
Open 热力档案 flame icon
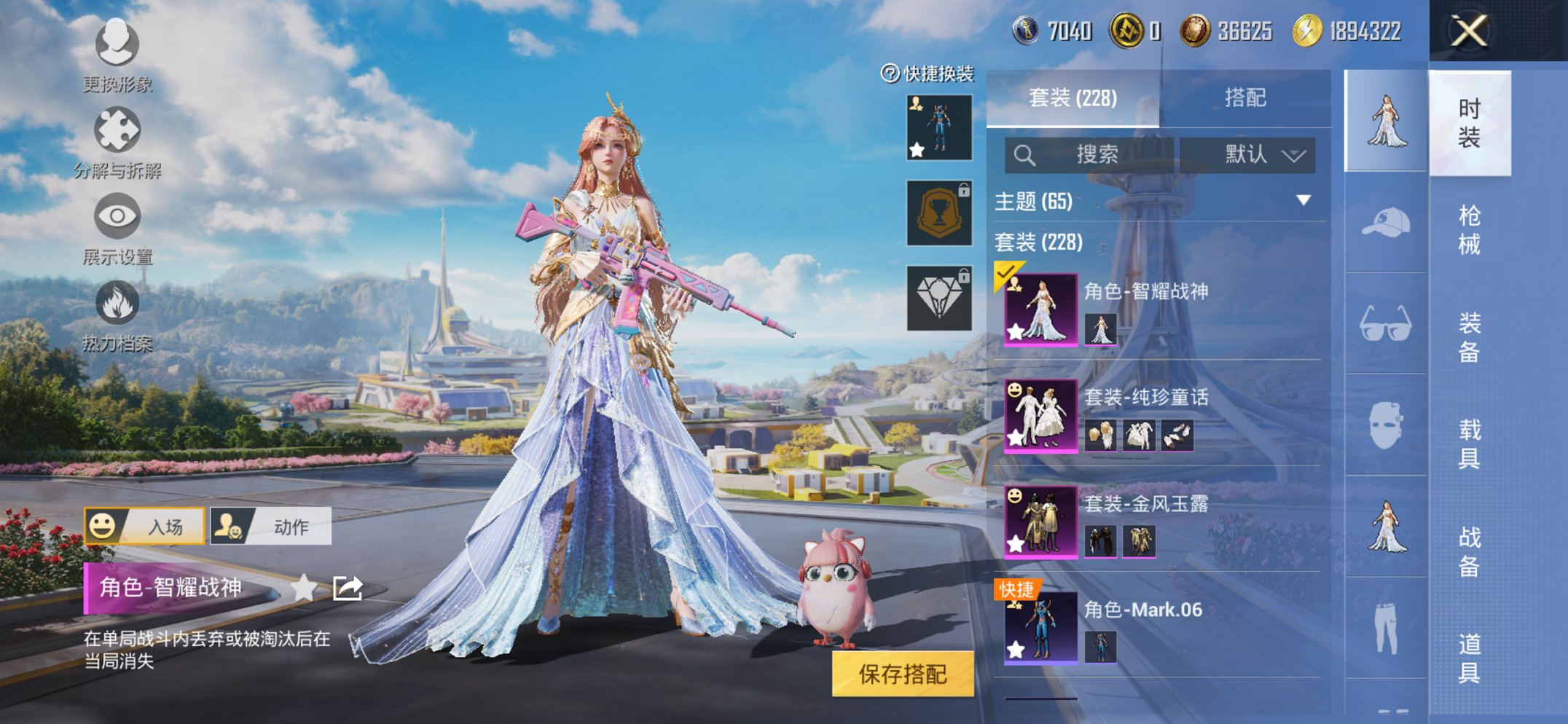(x=117, y=314)
